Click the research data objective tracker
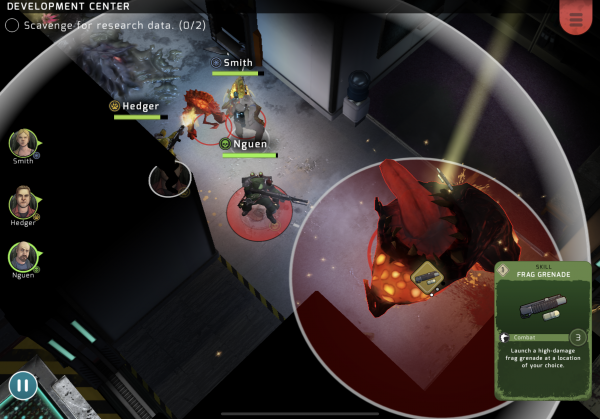Viewport: 600px width, 419px height. coord(106,25)
